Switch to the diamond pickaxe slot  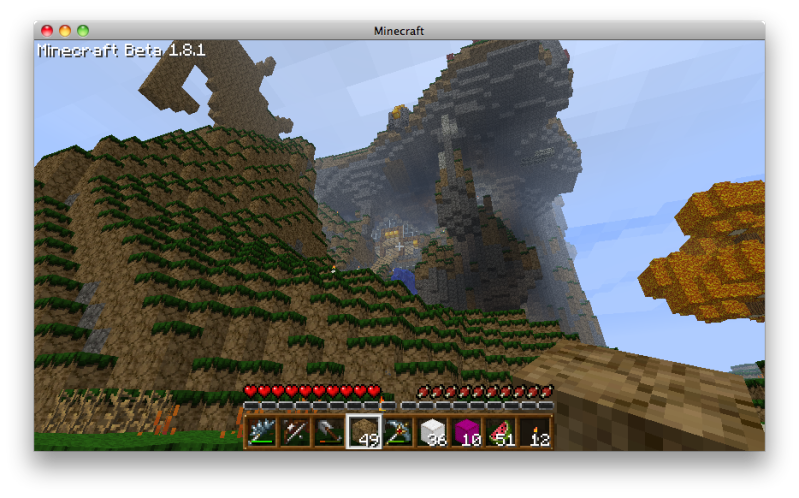pyautogui.click(x=397, y=432)
